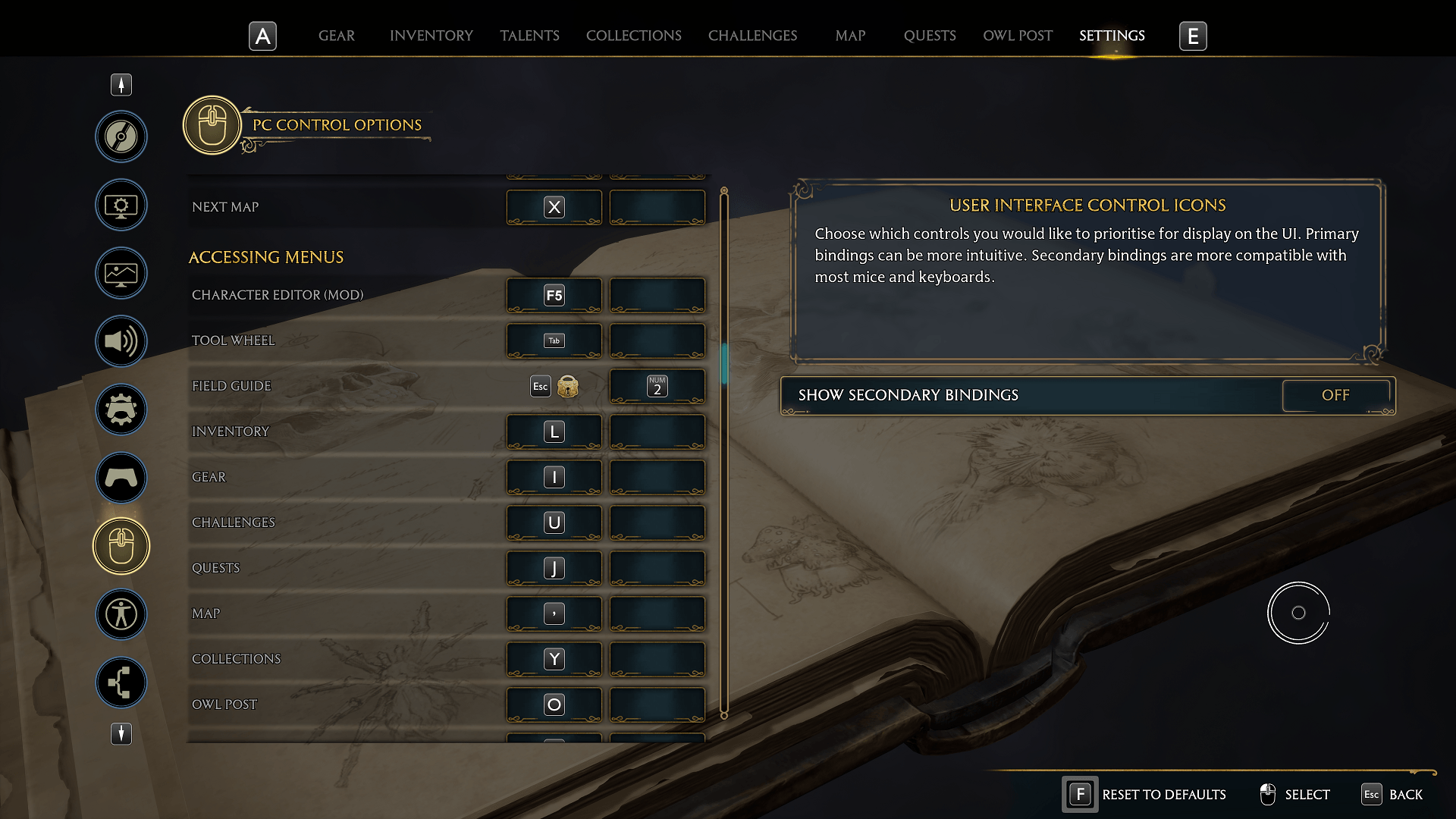Open the Quests menu tab
Viewport: 1456px width, 819px height.
point(929,36)
